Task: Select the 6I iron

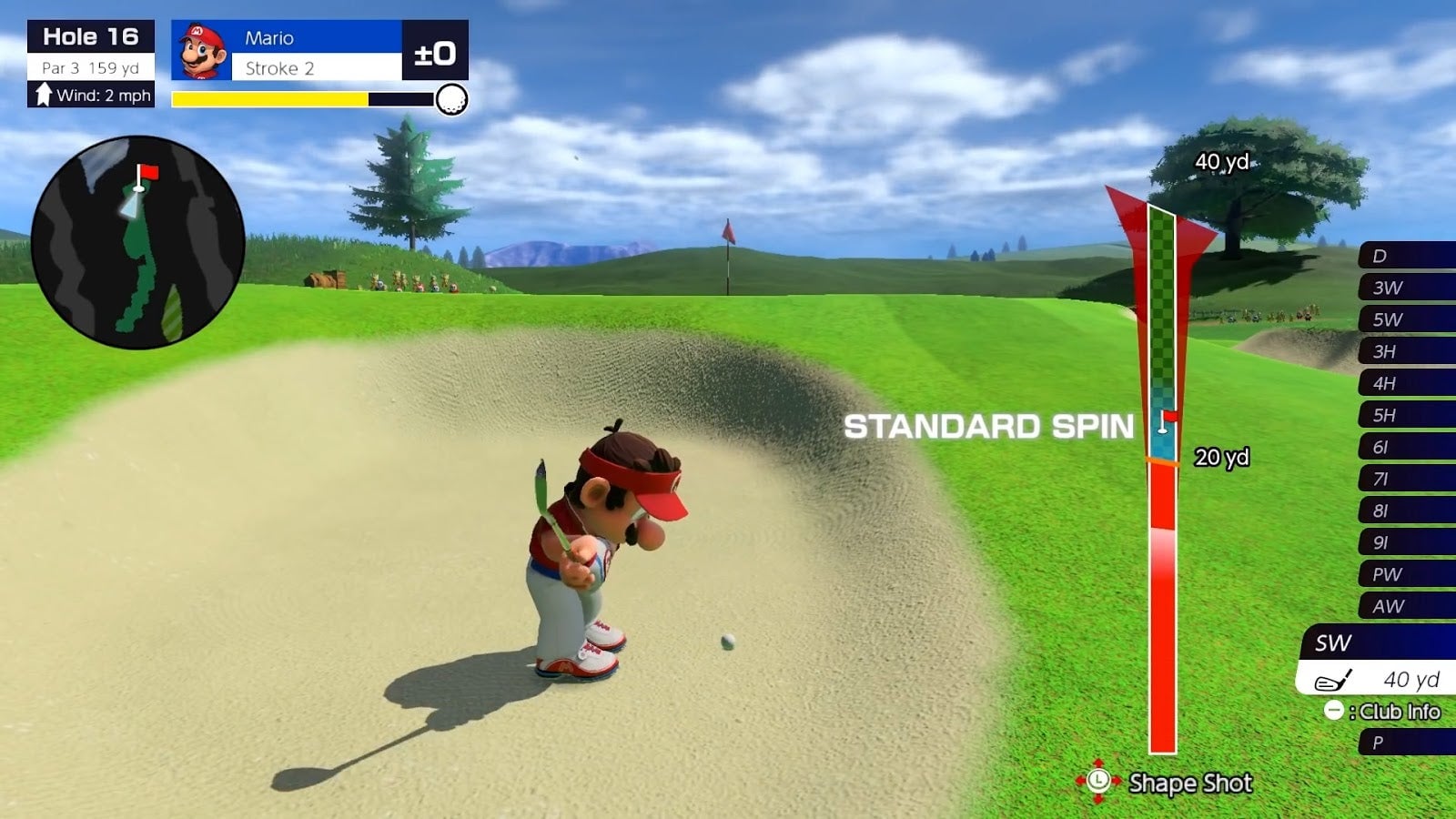Action: coord(1407,447)
